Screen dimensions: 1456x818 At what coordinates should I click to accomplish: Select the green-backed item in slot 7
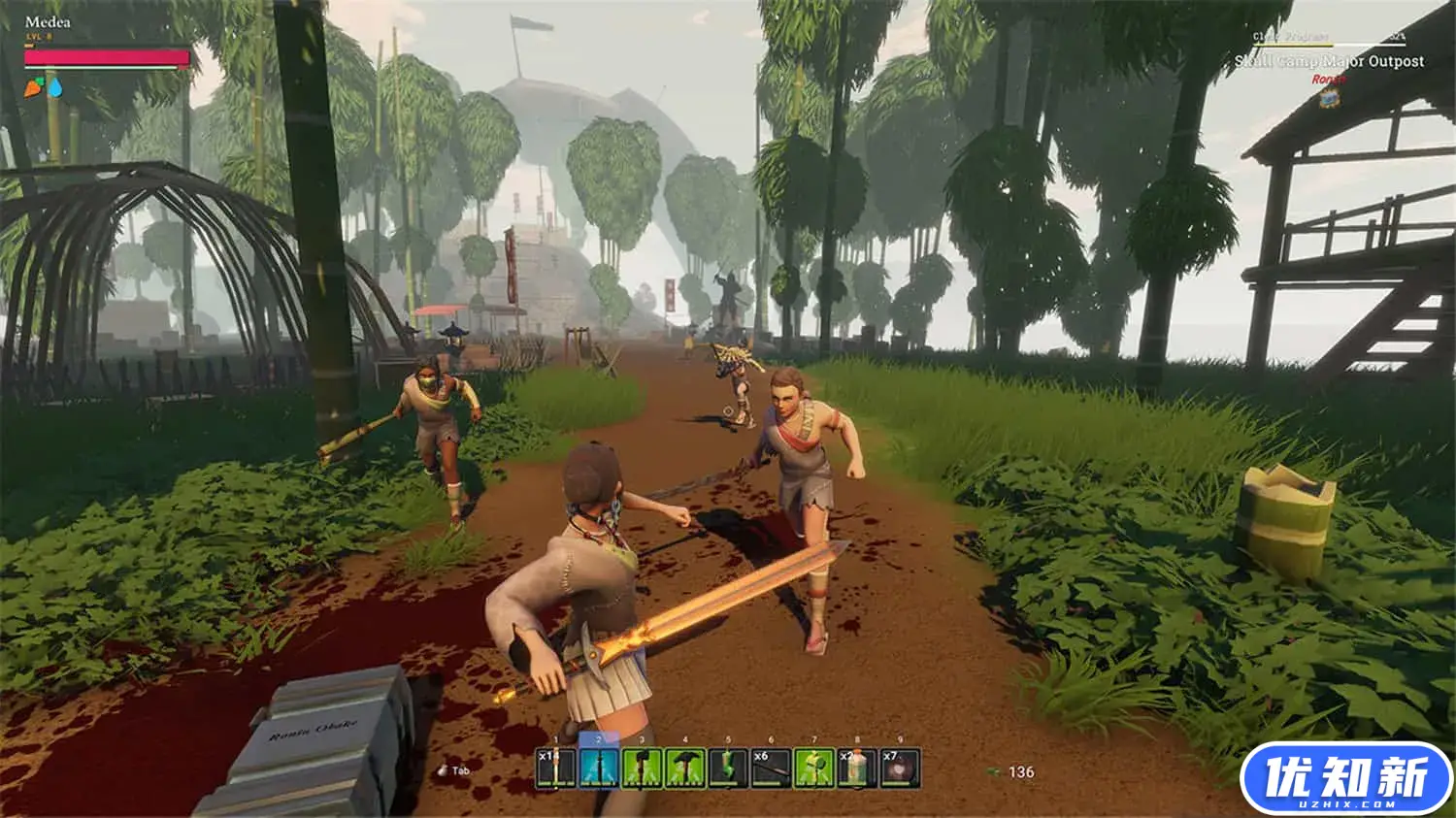point(814,768)
